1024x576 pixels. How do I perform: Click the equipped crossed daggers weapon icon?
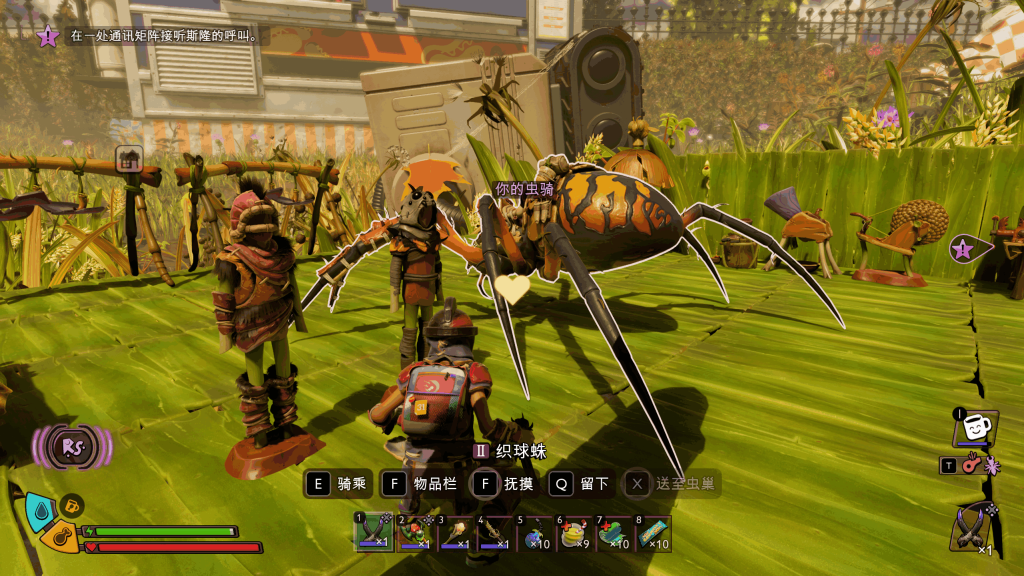973,526
